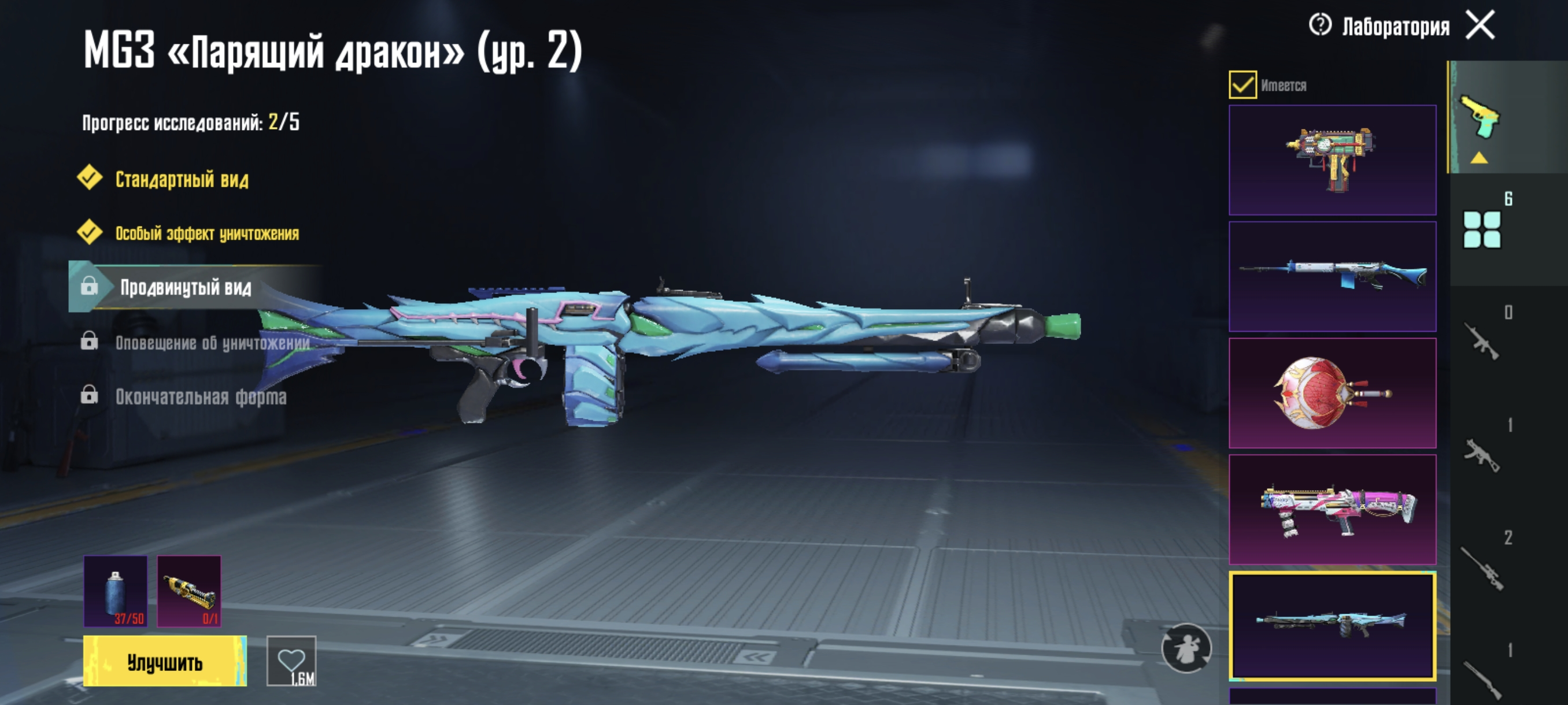1568x705 pixels.
Task: Open the Laboratory help question mark
Action: (x=1319, y=25)
